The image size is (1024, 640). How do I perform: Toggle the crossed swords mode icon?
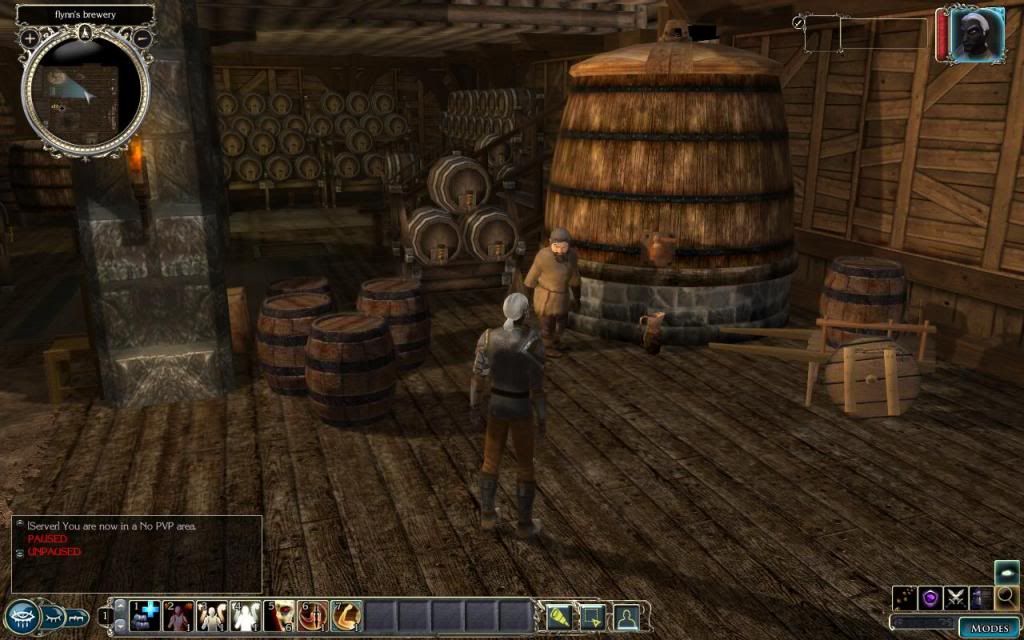coord(955,598)
